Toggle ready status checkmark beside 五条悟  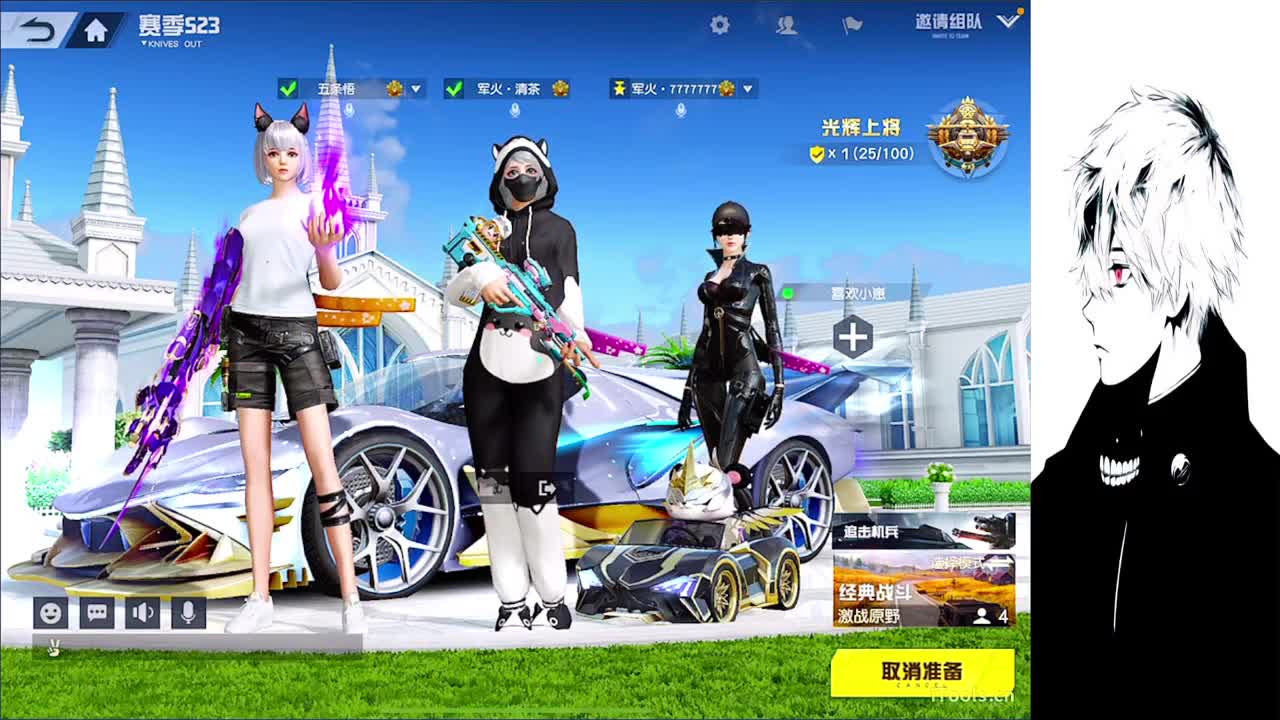coord(289,88)
